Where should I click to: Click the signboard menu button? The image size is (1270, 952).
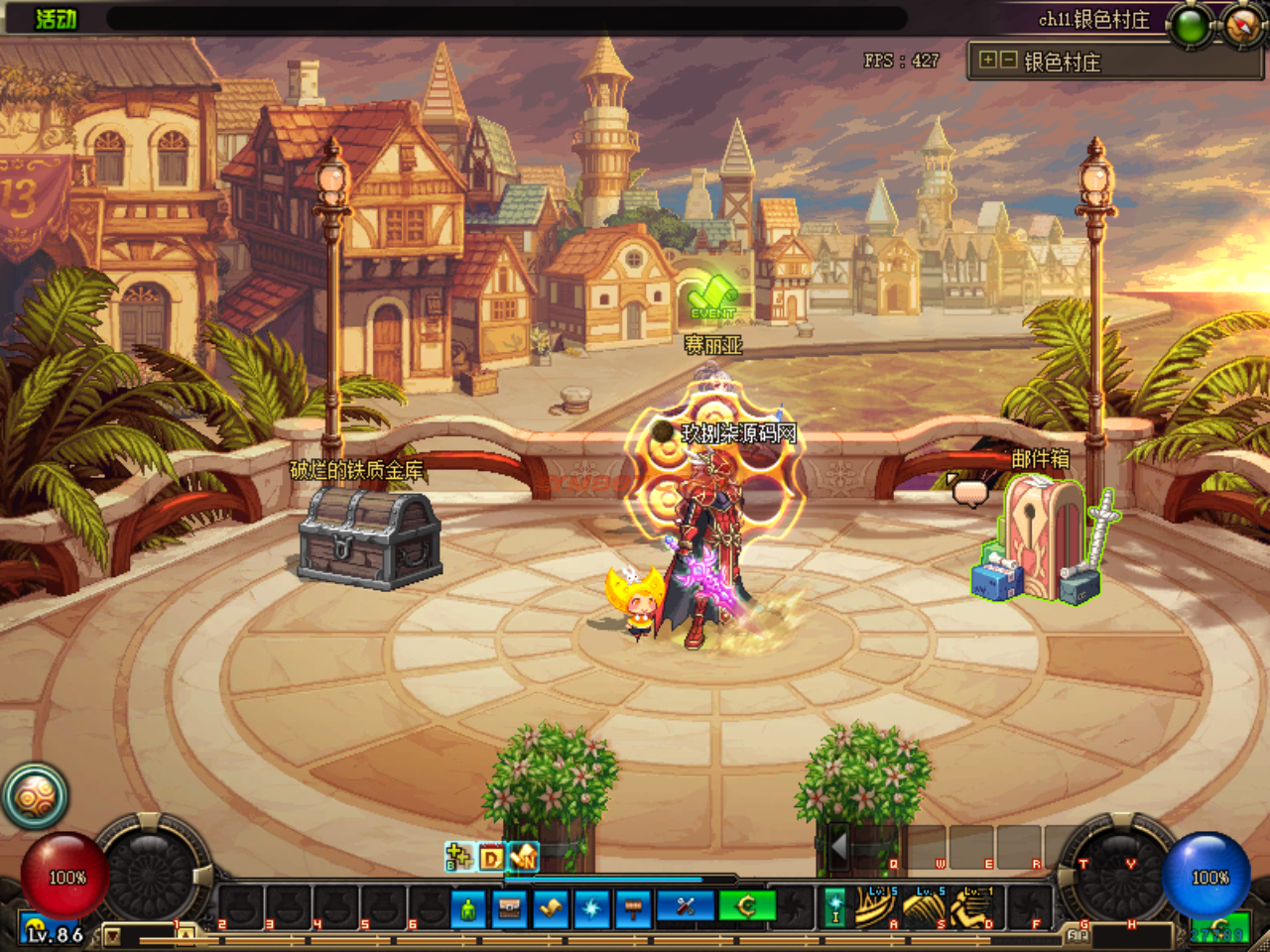tap(633, 907)
